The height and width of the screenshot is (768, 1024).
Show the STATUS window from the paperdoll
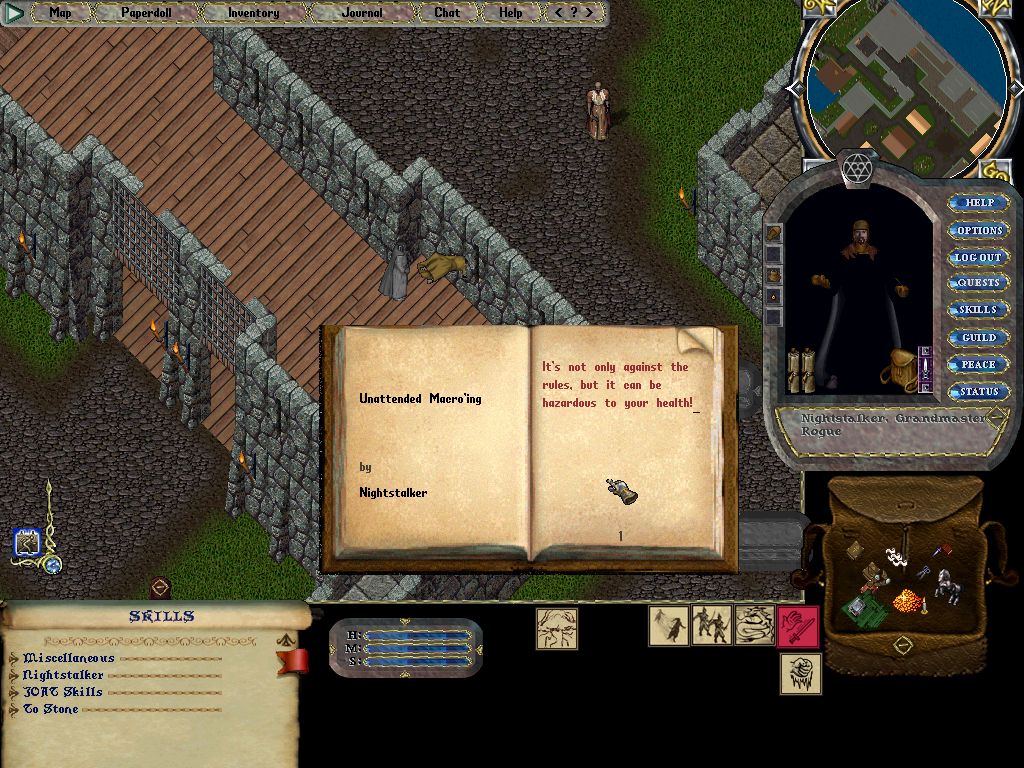point(978,392)
